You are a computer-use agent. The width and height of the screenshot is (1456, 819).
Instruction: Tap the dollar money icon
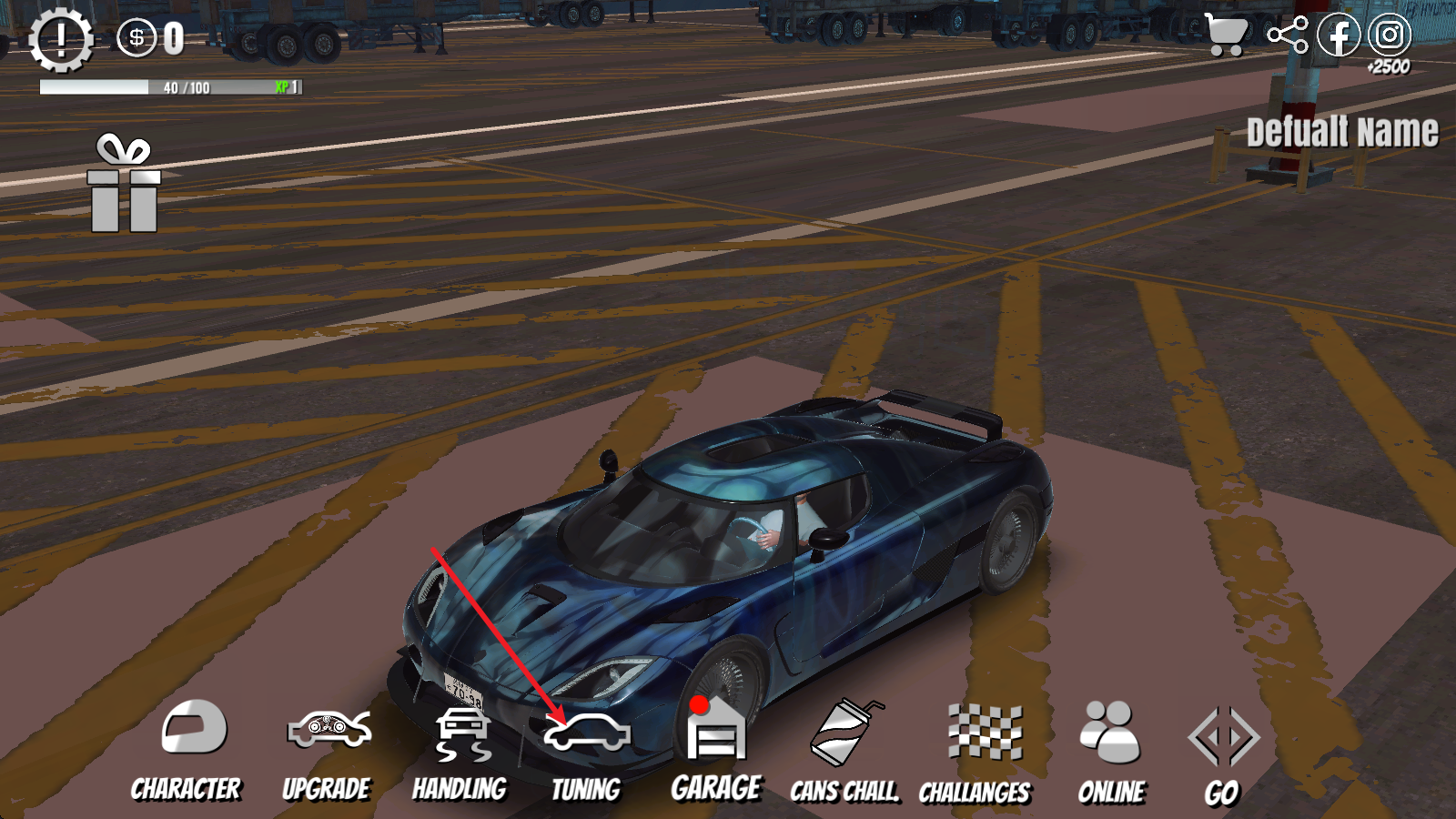[136, 38]
